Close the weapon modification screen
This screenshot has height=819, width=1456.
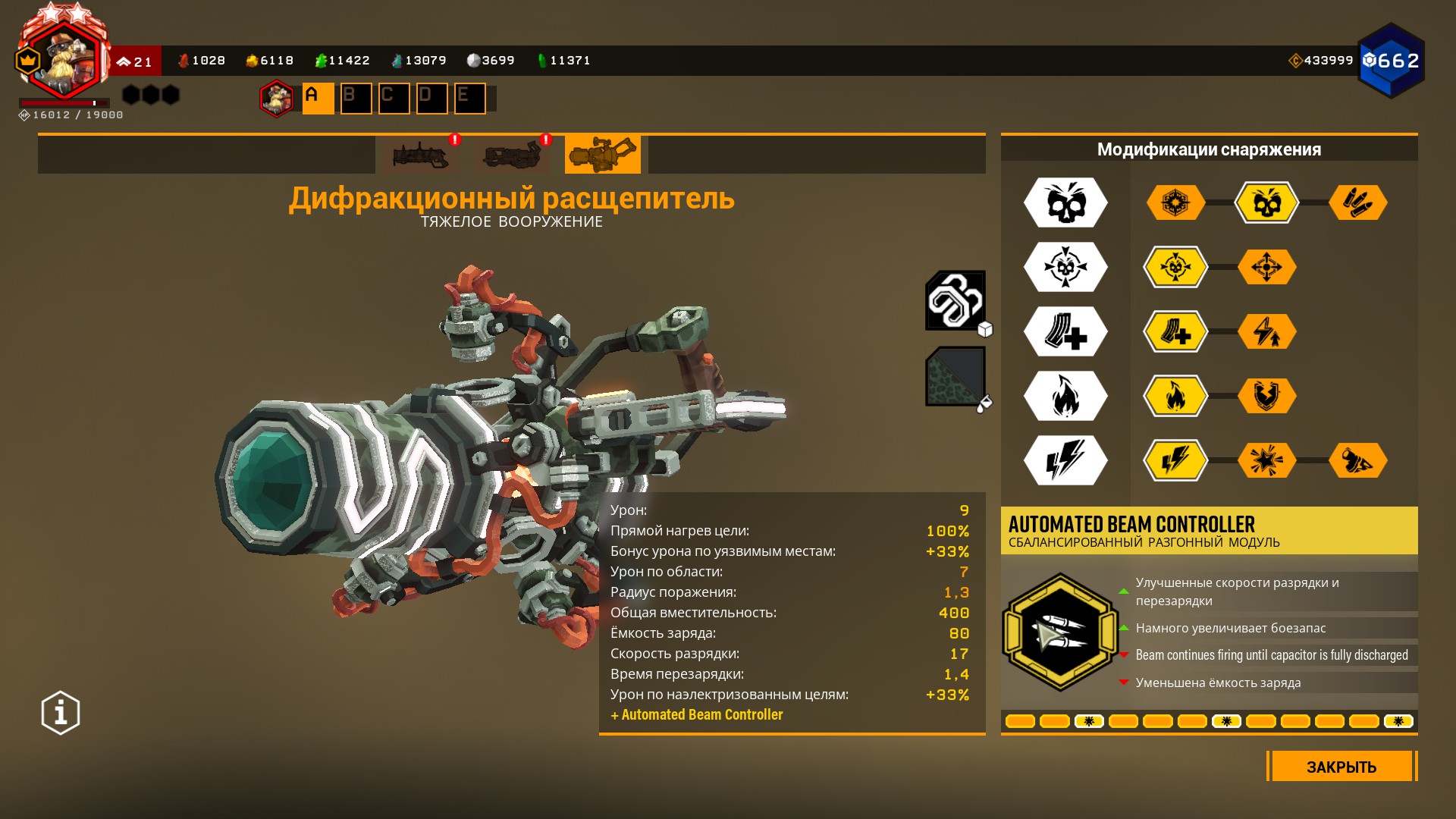(1341, 767)
